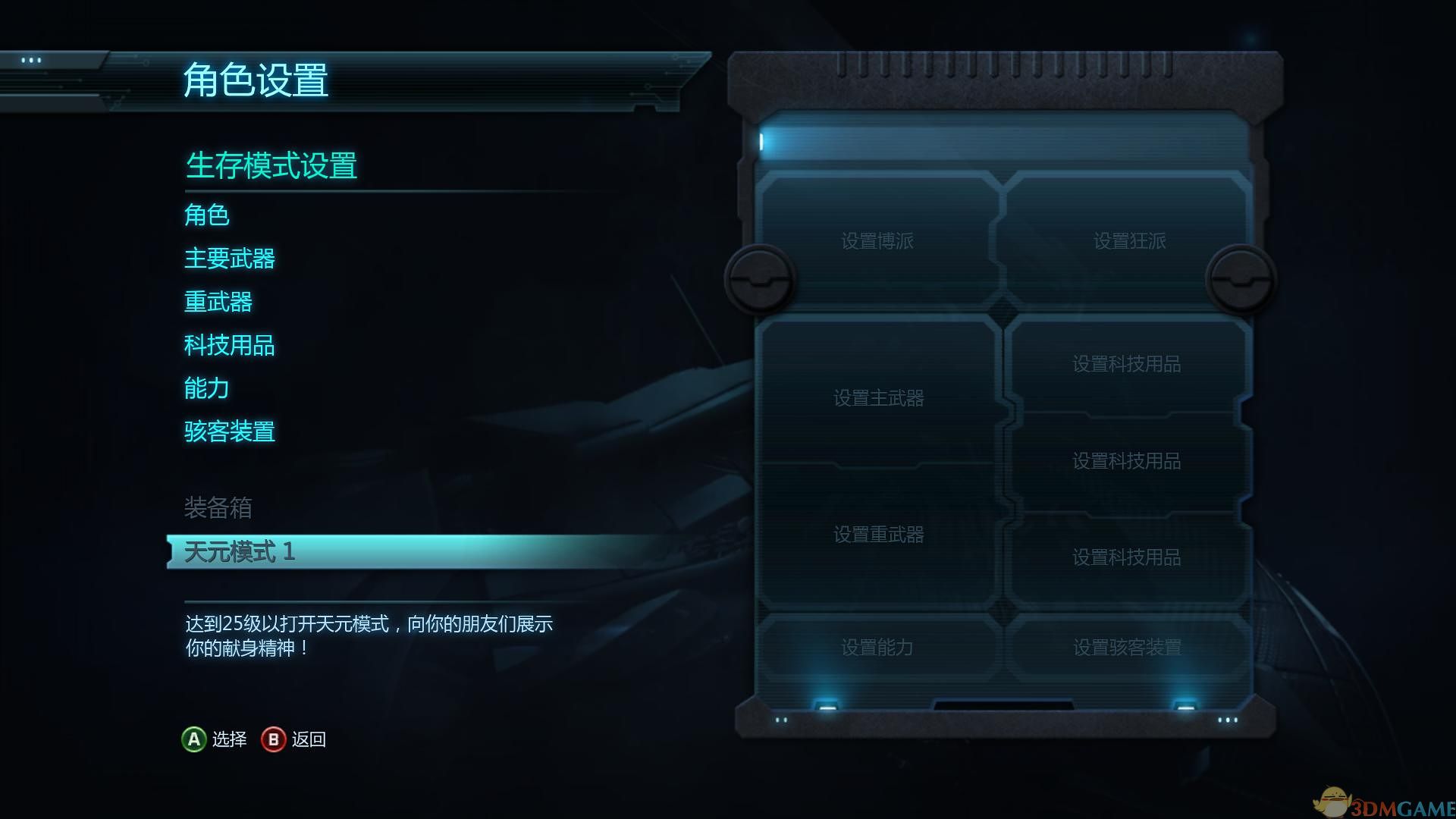Open the 科技用品 menu entry
The image size is (1456, 819).
[x=230, y=345]
